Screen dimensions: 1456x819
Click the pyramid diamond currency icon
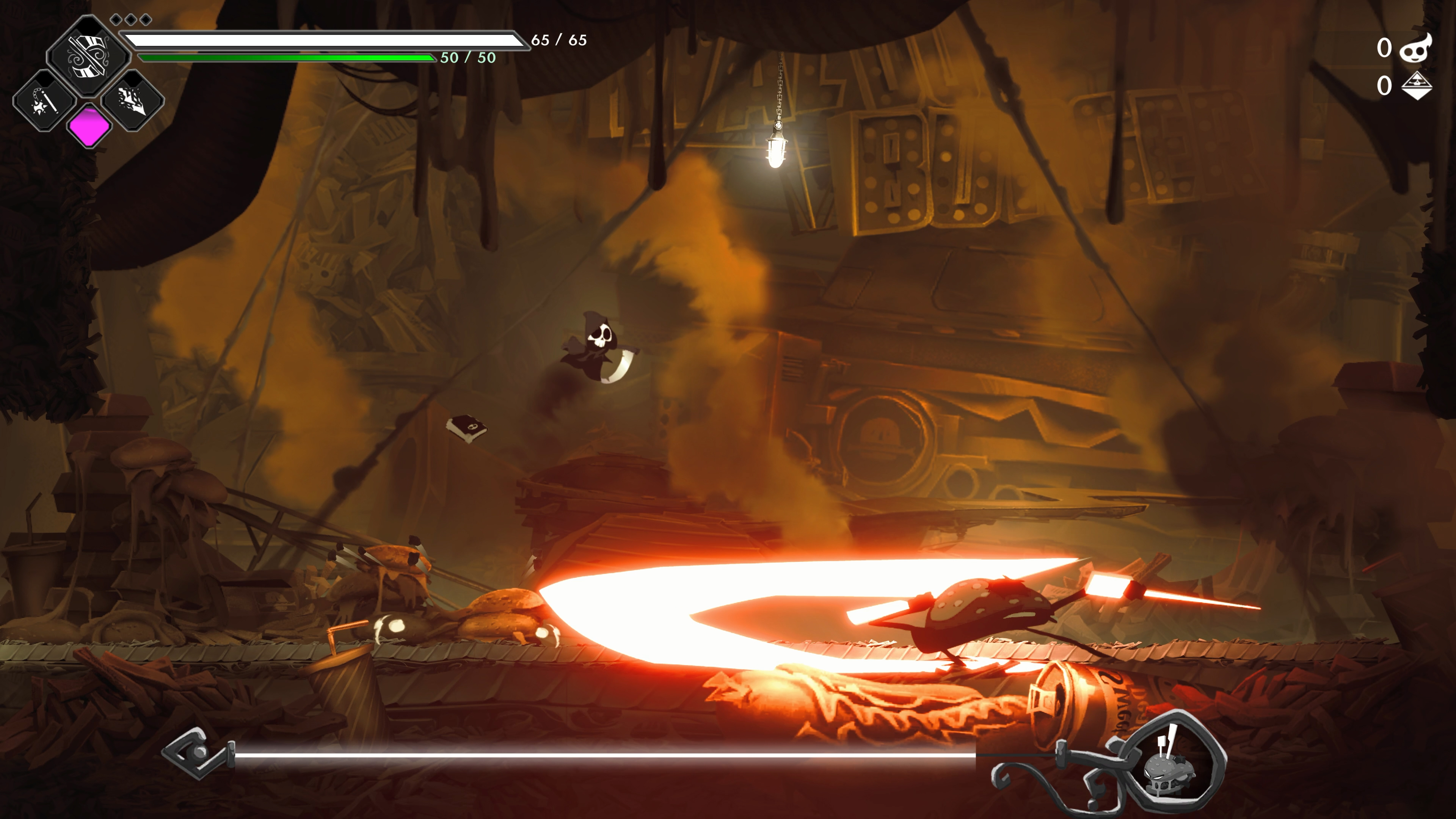tap(1417, 86)
